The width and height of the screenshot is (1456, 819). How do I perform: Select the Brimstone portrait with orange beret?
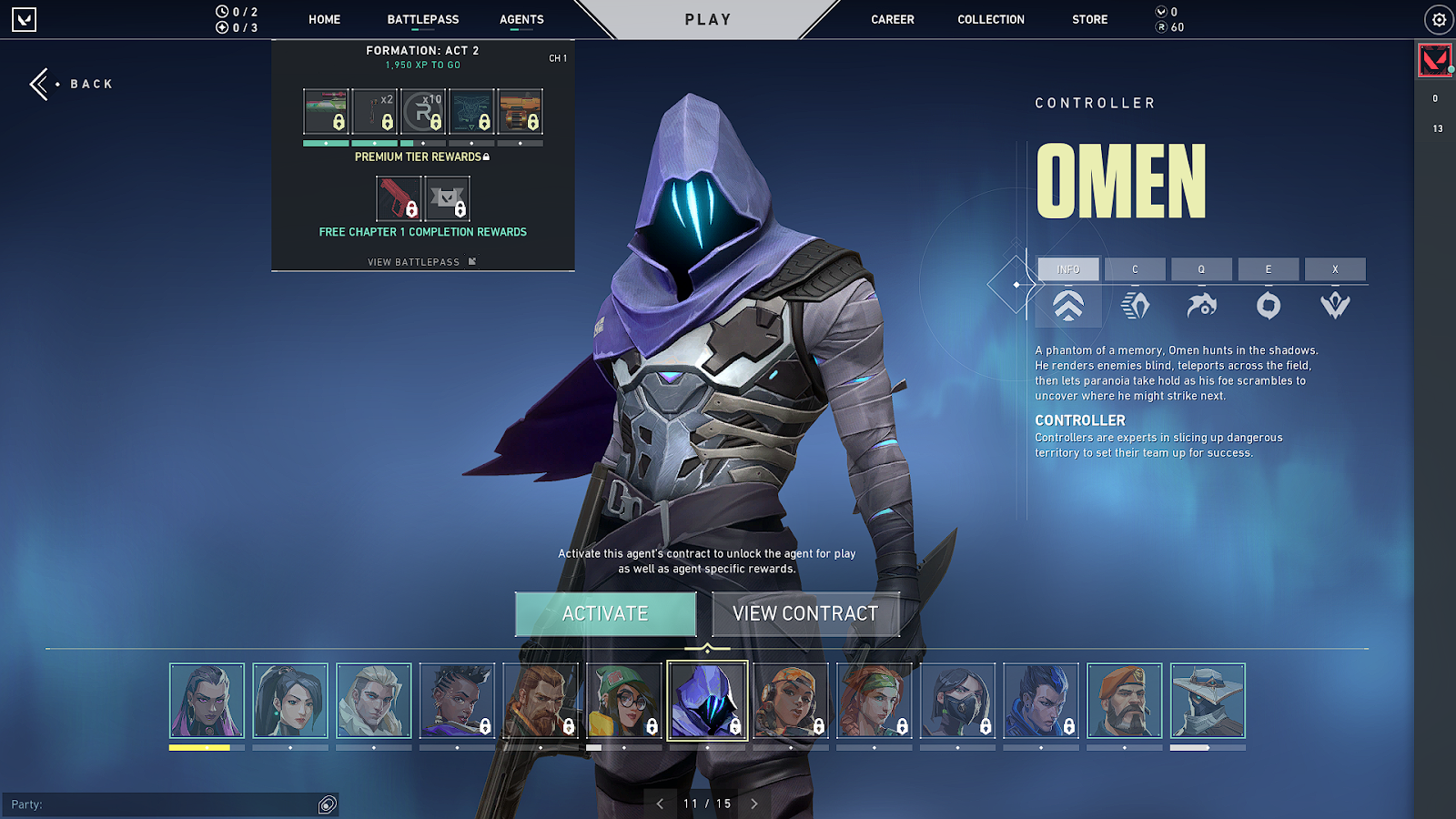pos(1124,700)
